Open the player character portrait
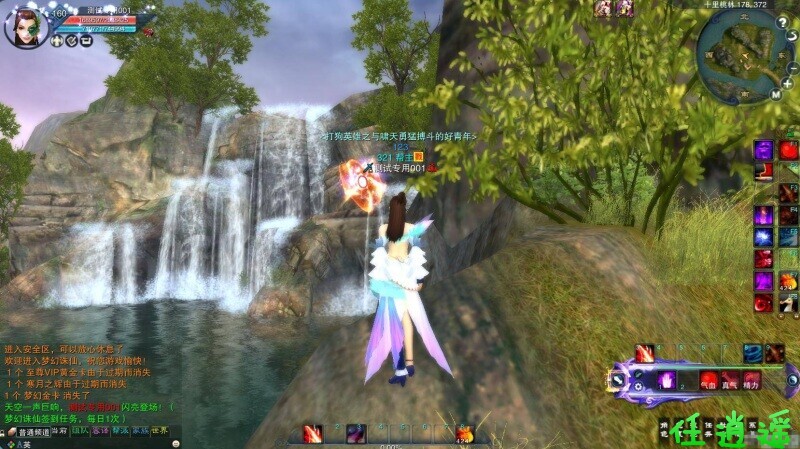This screenshot has height=449, width=800. click(x=25, y=26)
